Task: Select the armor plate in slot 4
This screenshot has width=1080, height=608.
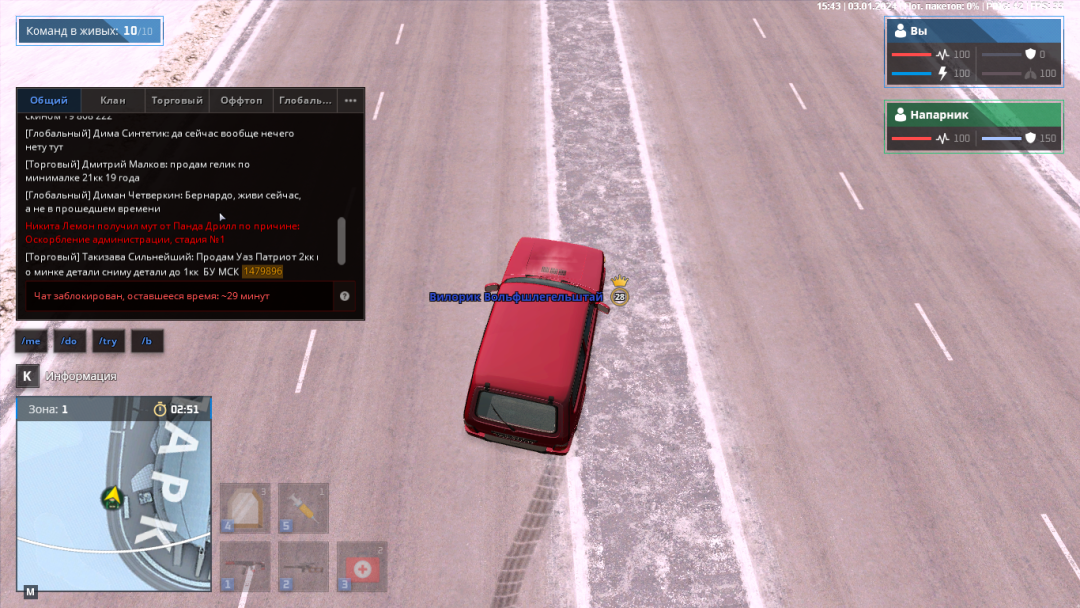Action: tap(245, 508)
